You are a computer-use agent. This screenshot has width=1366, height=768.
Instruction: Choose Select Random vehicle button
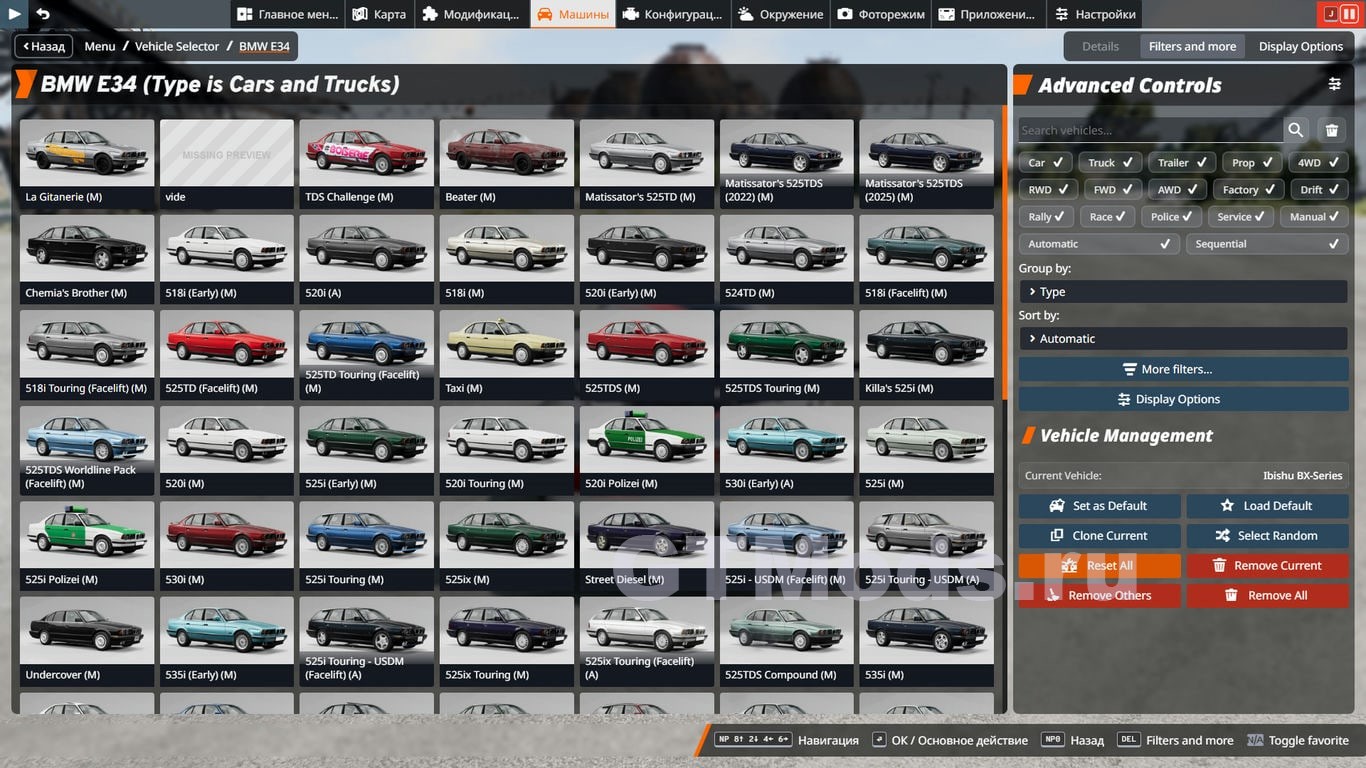(x=1267, y=536)
